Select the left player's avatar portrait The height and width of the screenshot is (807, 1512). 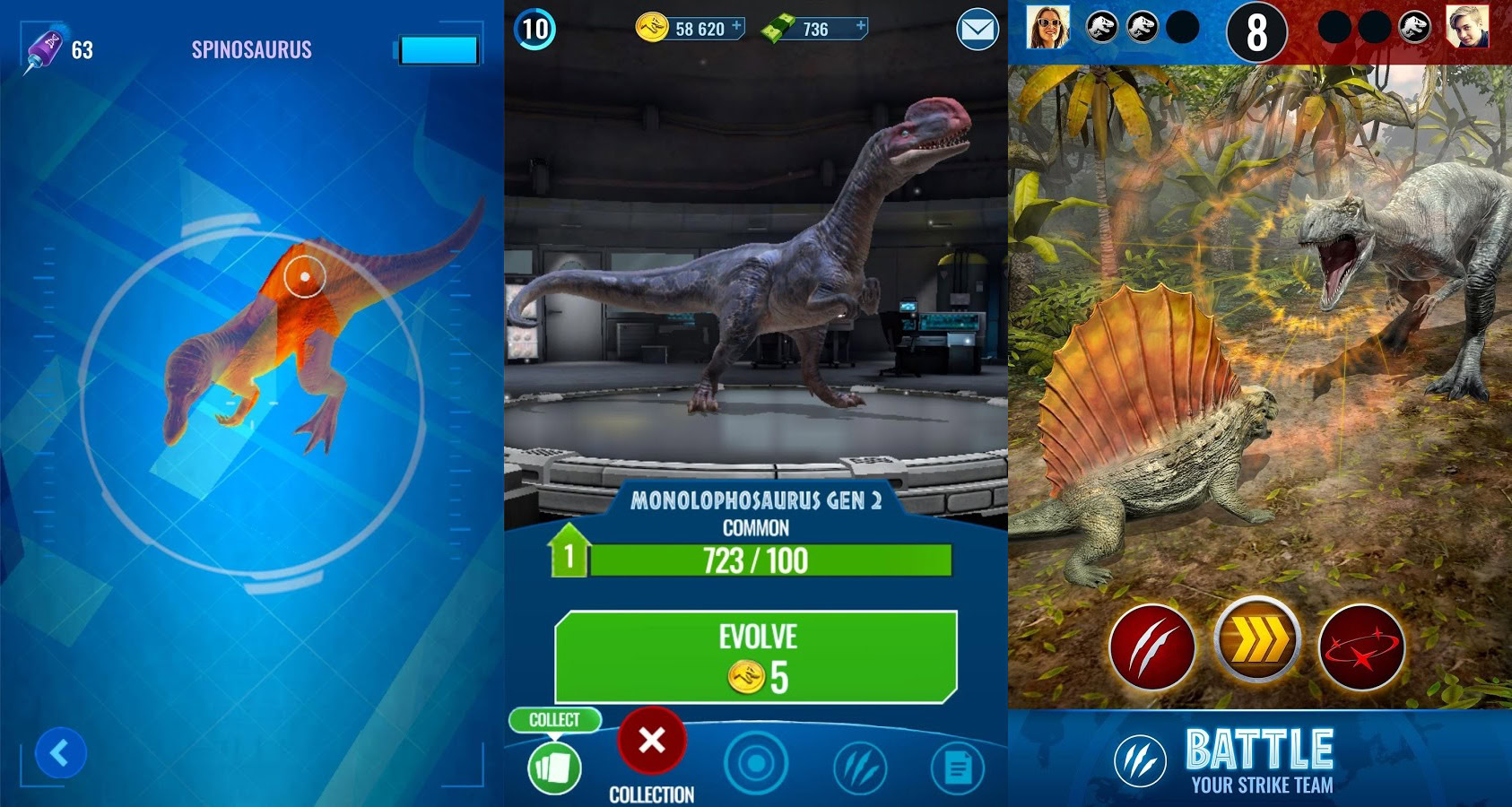point(1047,27)
